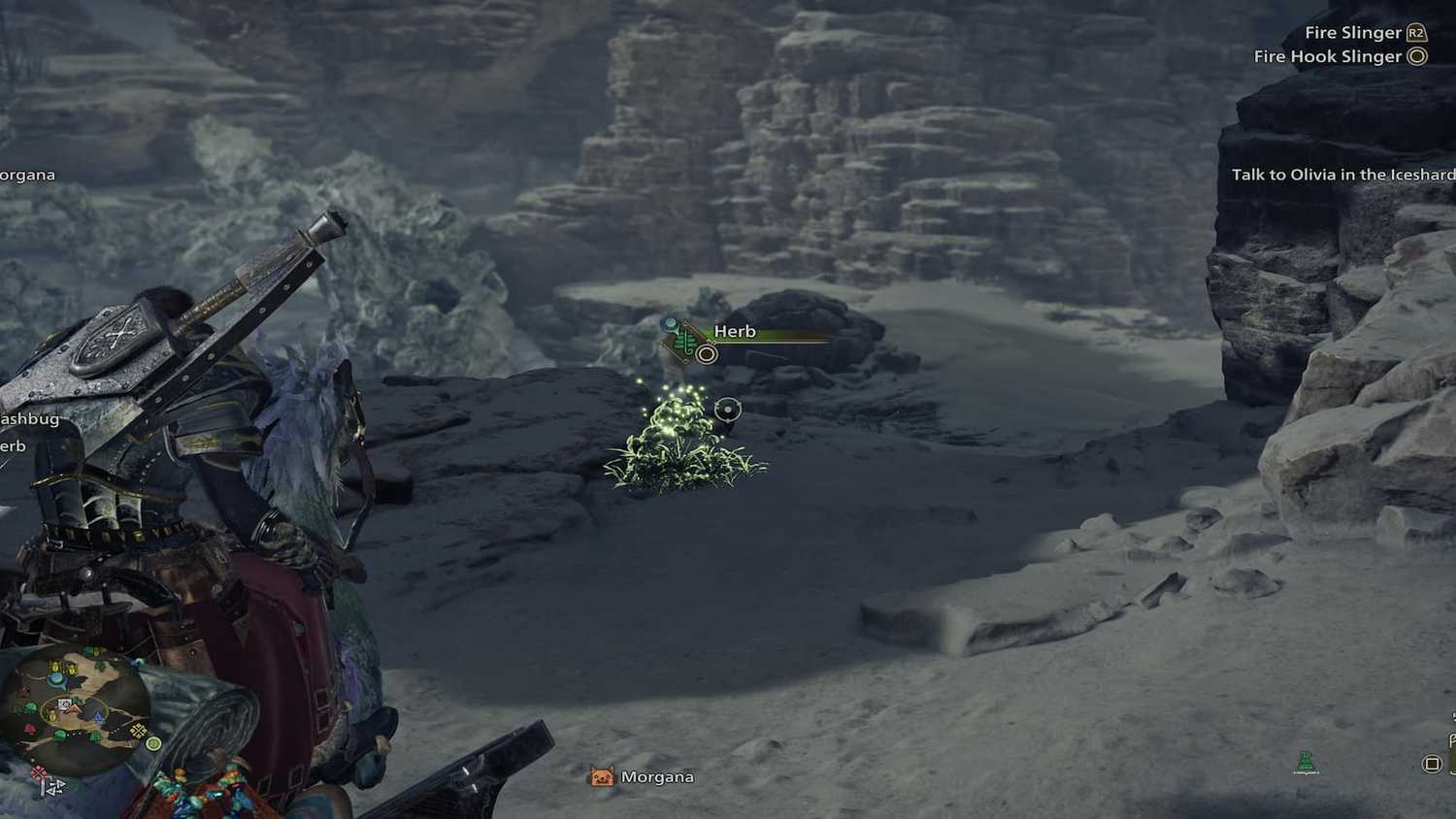Select the Palico face icon beside Morgana's name
Viewport: 1456px width, 819px height.
(600, 776)
